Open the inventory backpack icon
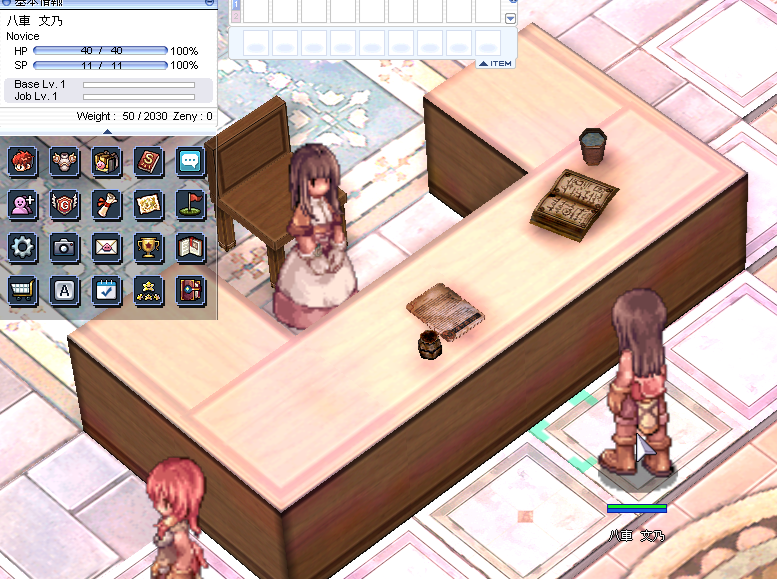Viewport: 777px width, 579px height. point(106,161)
